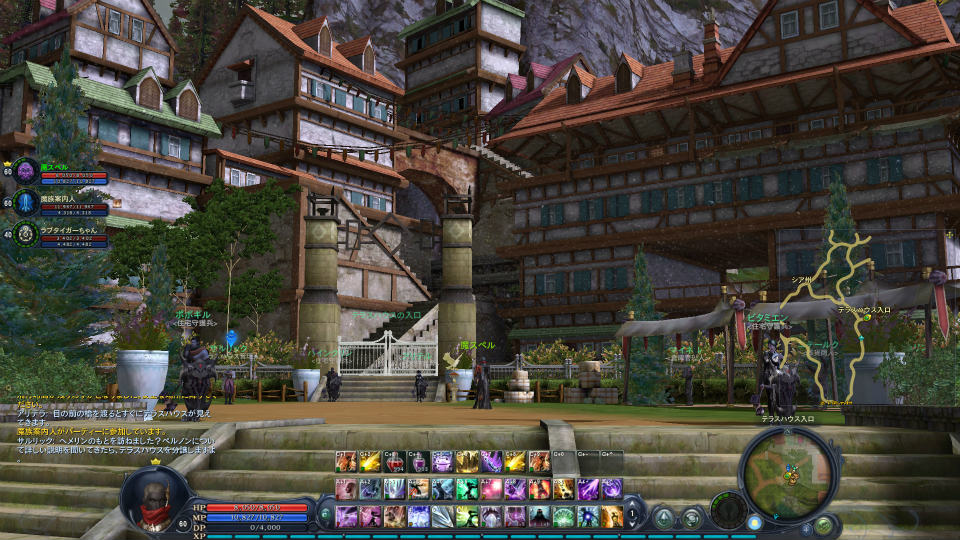Select party member ラブタイガーちゃん

(26, 234)
